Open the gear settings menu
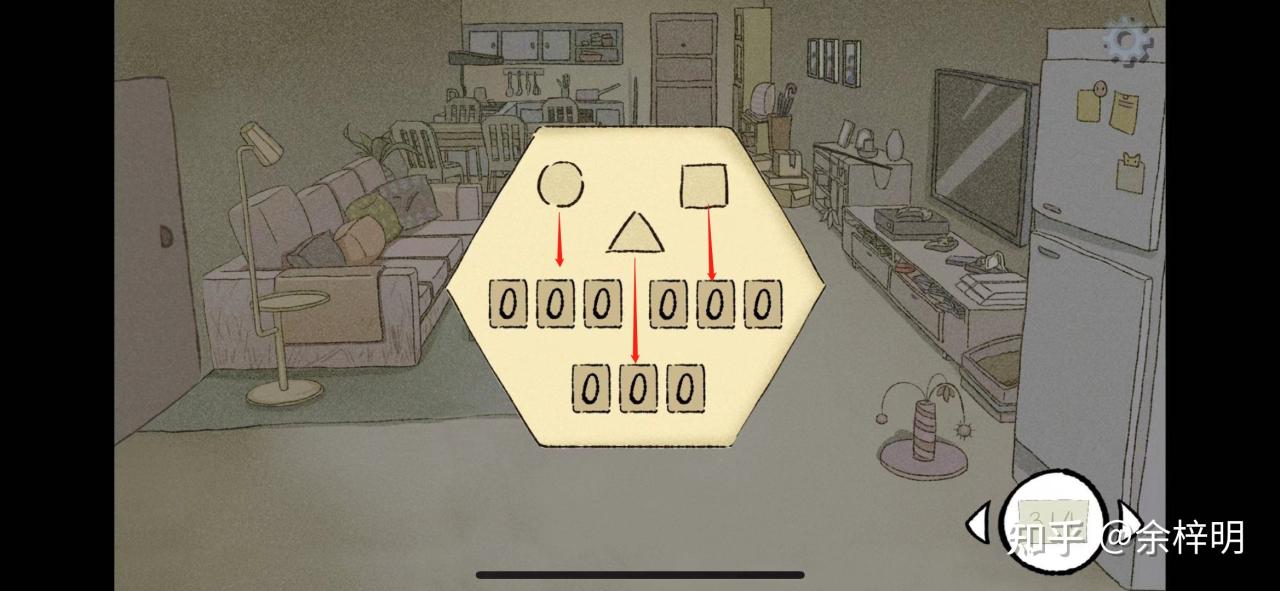1280x591 pixels. click(x=1128, y=41)
